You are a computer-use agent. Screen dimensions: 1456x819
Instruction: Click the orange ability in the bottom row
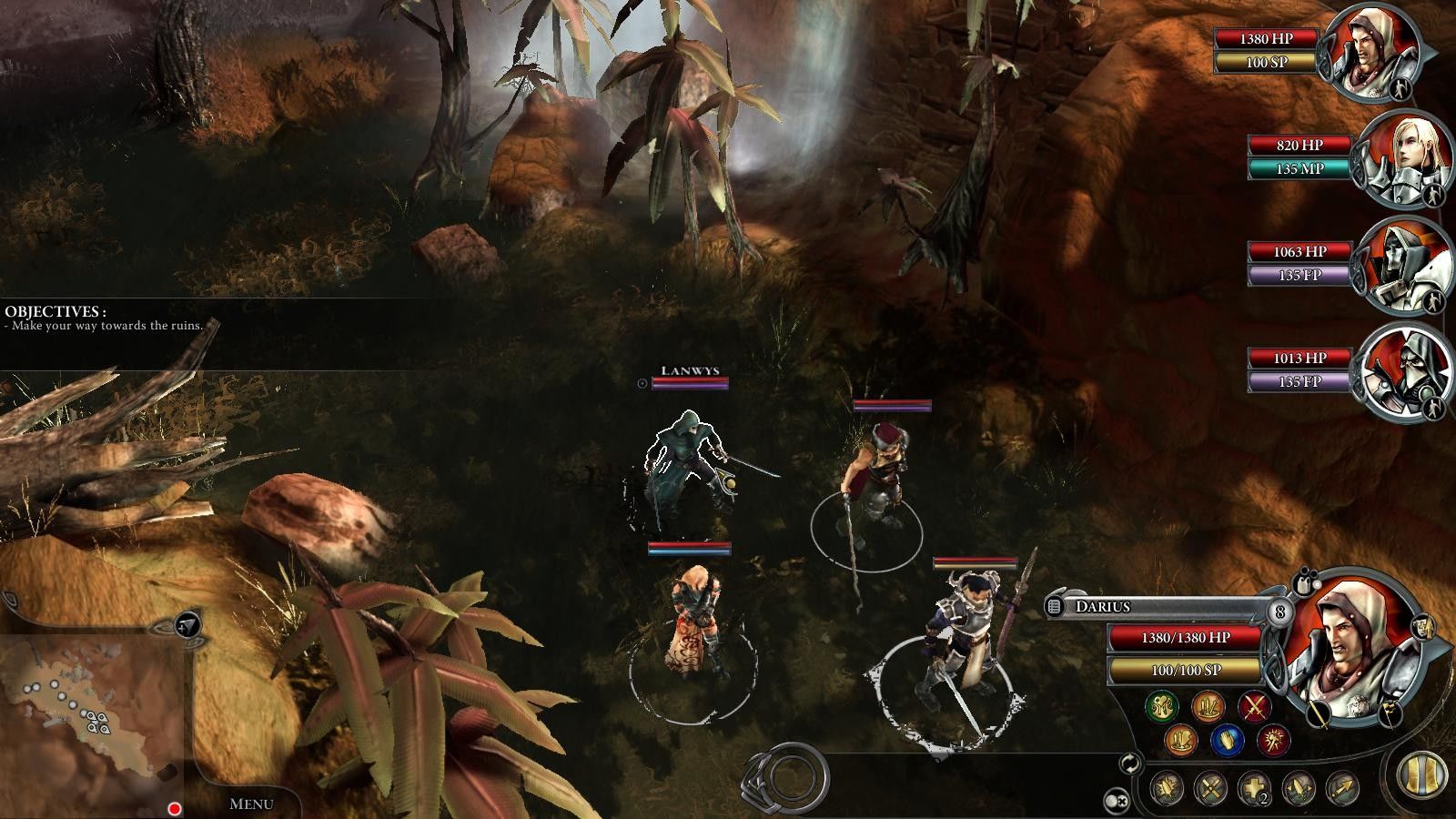click(x=1180, y=739)
